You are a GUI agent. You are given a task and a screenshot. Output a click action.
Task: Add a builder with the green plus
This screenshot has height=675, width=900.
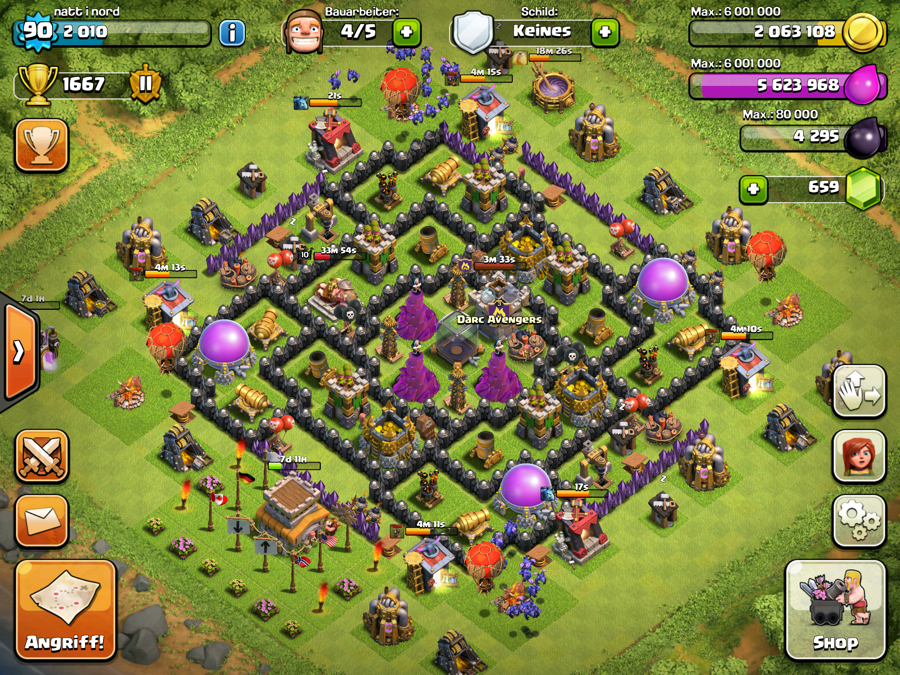point(406,32)
